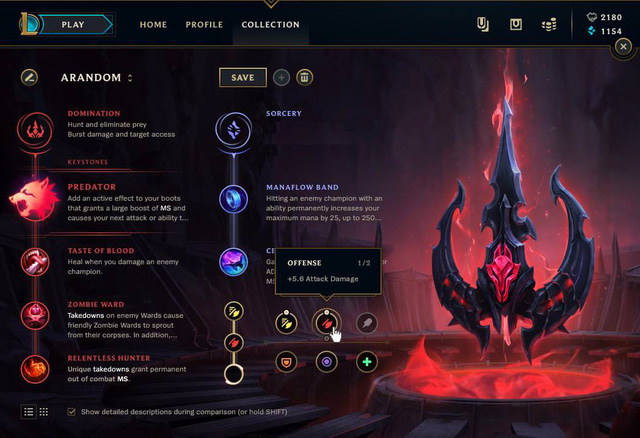Select the Relentless Hunter rune

[x=33, y=367]
